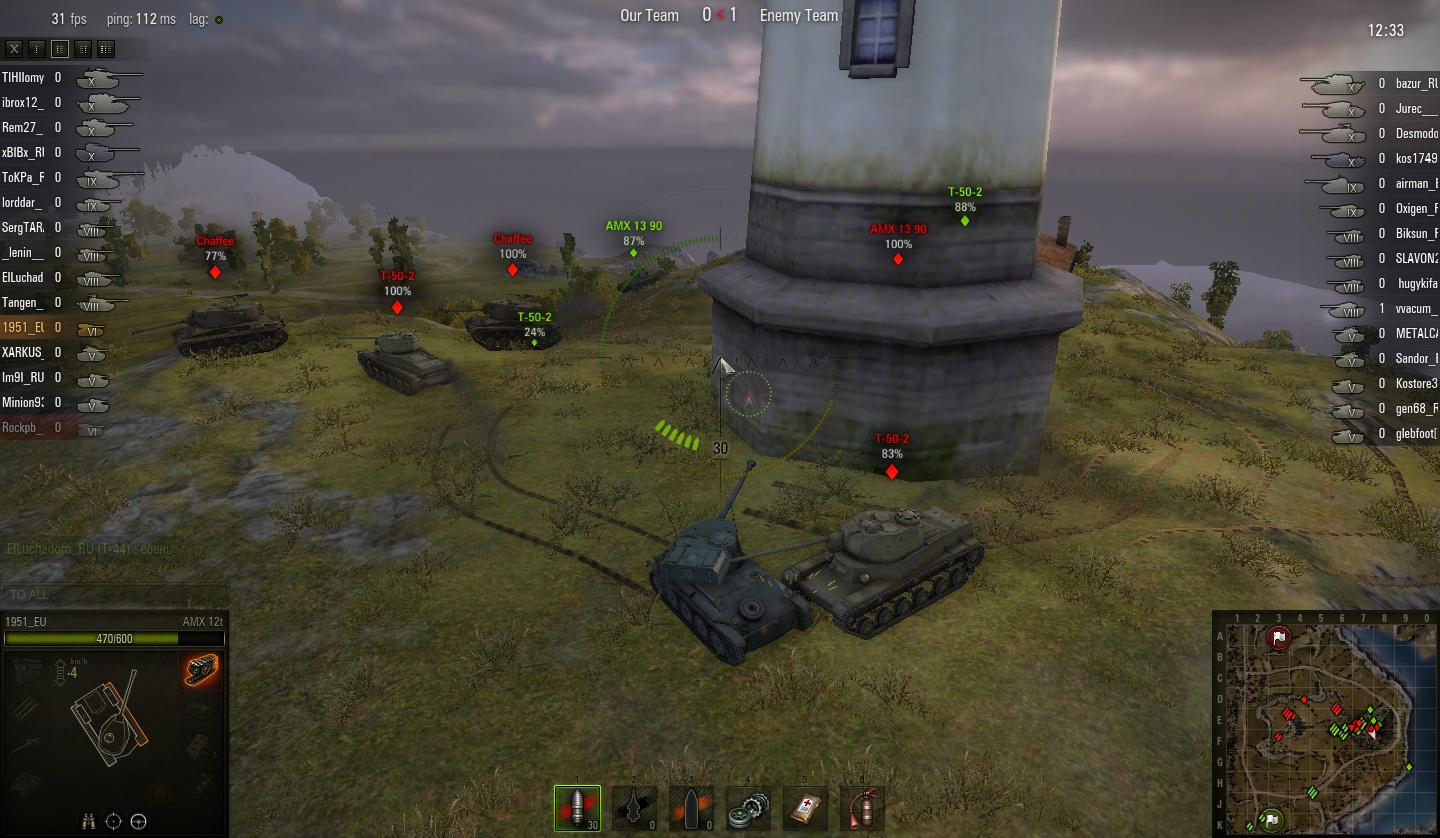Click the damaged tracks module icon

click(x=201, y=669)
